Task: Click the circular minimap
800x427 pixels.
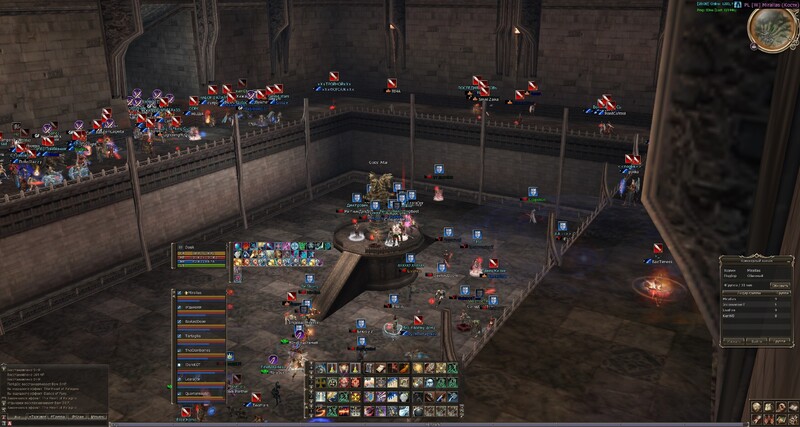Action: tap(772, 29)
